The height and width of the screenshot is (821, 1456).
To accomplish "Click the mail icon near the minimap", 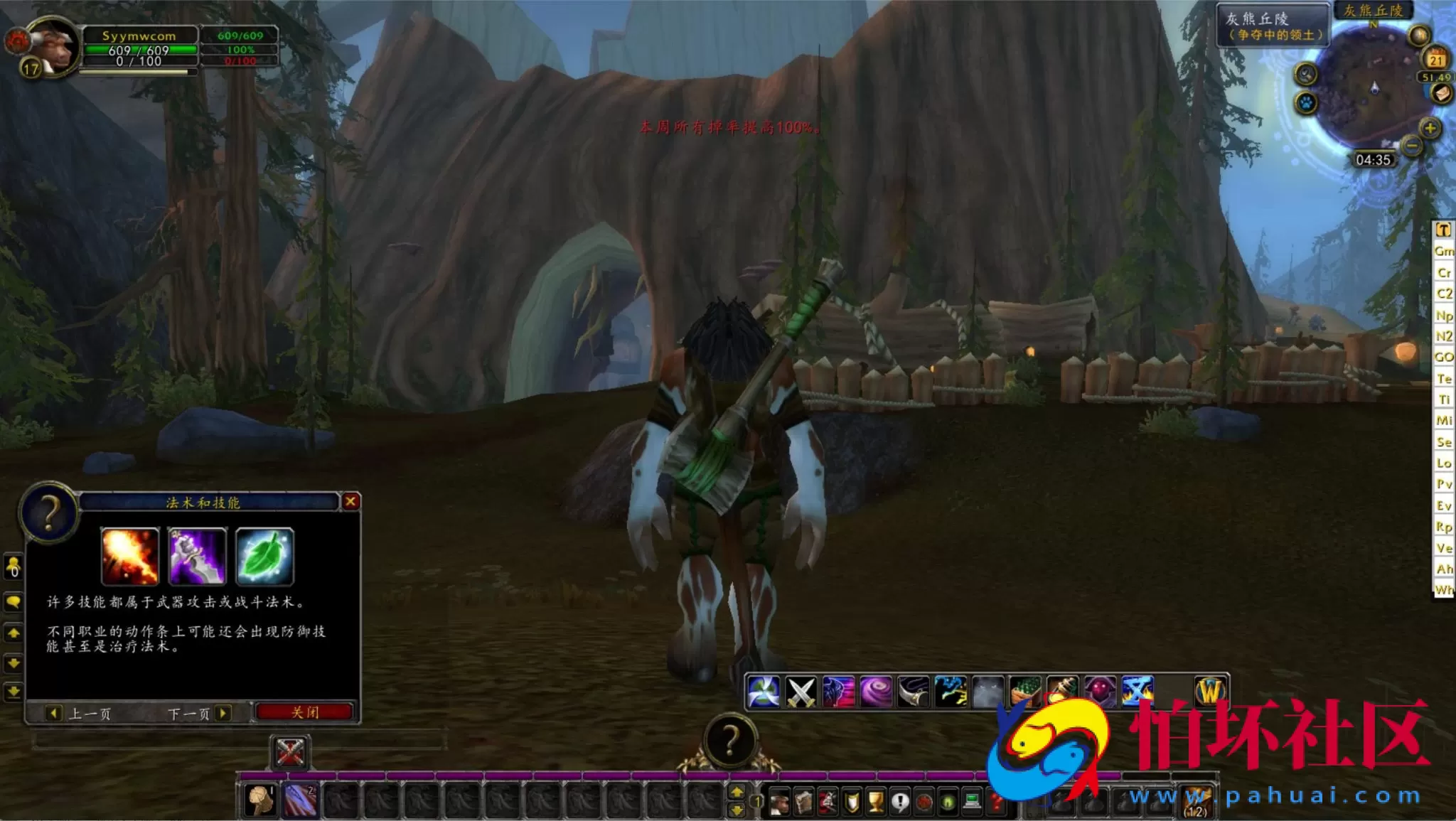I will [1441, 94].
